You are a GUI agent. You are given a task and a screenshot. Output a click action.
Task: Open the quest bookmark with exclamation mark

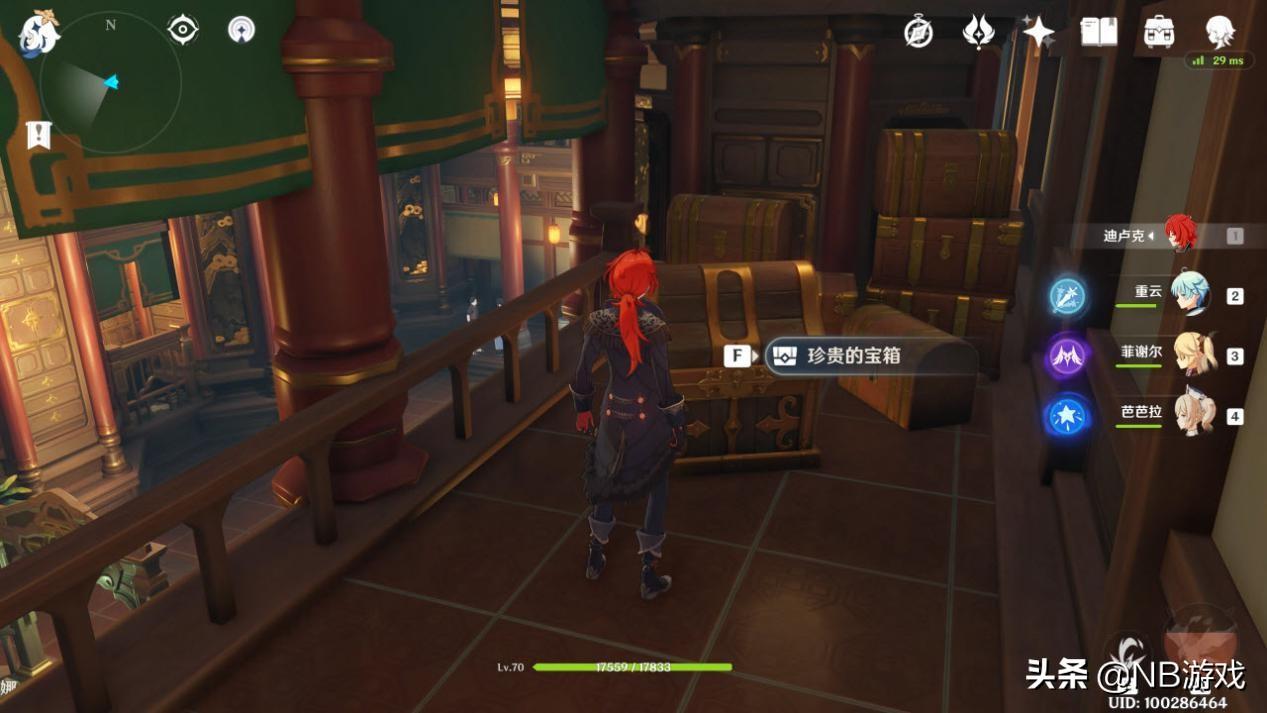(38, 135)
